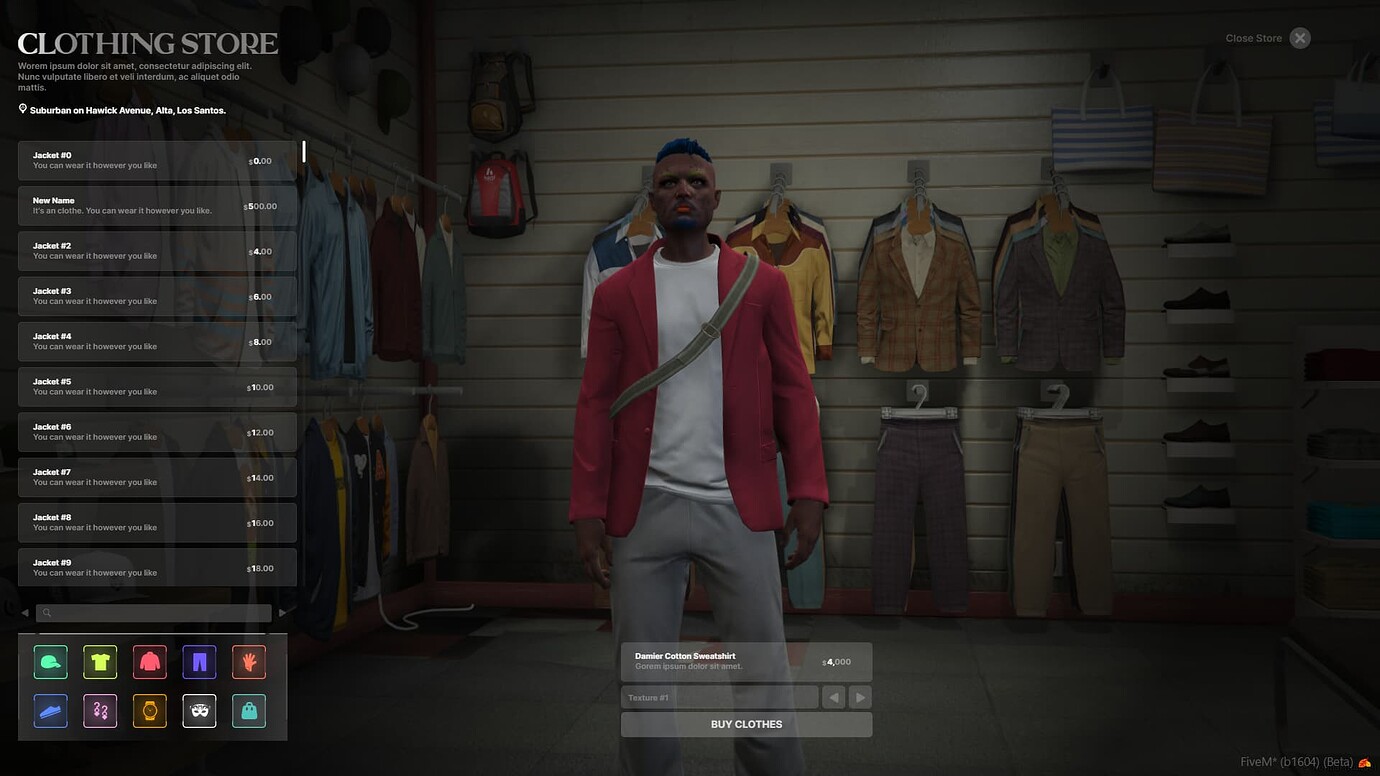Select the mask category icon
Screen dimensions: 1380x776
coord(198,711)
